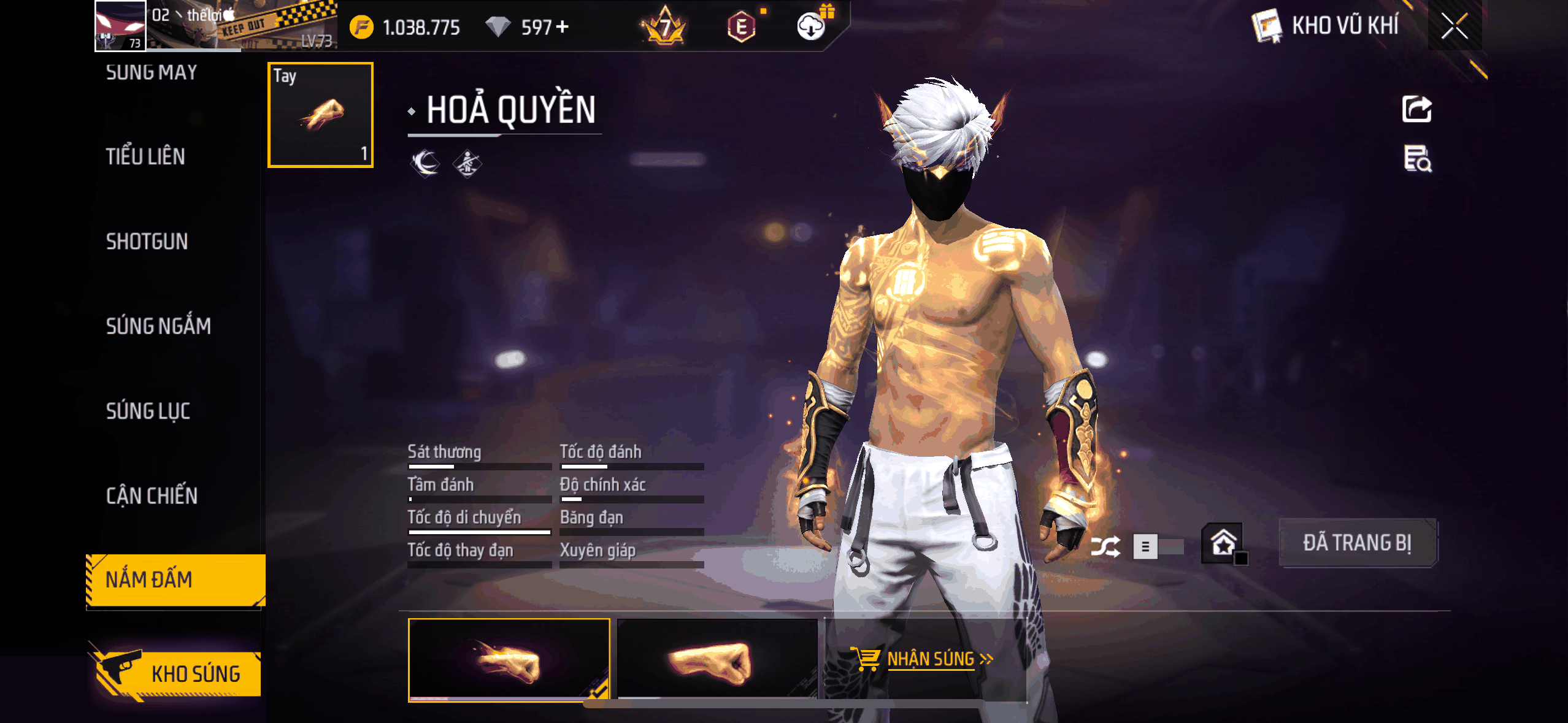Image resolution: width=1568 pixels, height=723 pixels.
Task: Open the KHO VŨ KHÍ collection
Action: (x=1326, y=26)
